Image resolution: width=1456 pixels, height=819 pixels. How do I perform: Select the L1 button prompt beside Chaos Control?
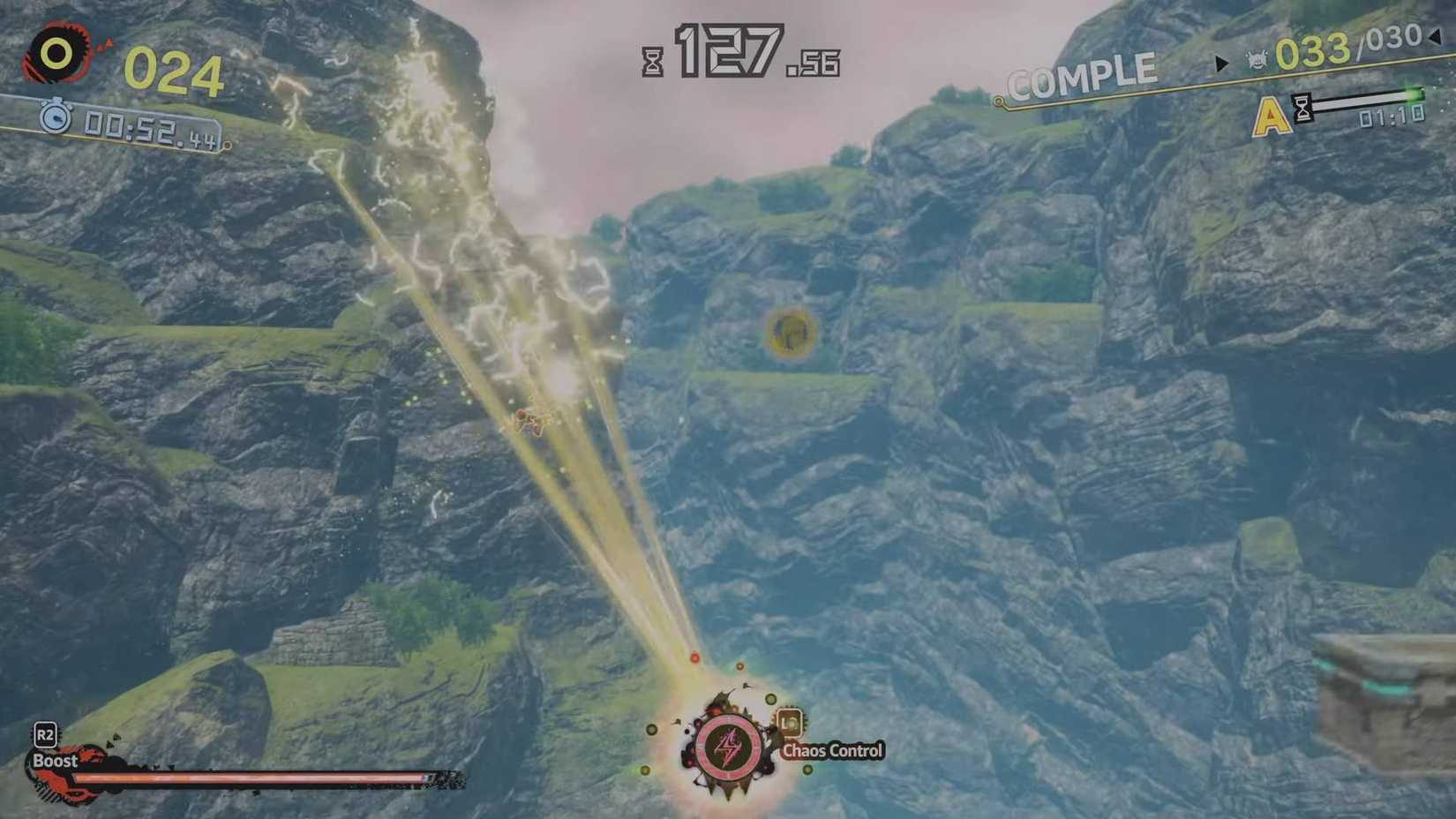pyautogui.click(x=791, y=724)
